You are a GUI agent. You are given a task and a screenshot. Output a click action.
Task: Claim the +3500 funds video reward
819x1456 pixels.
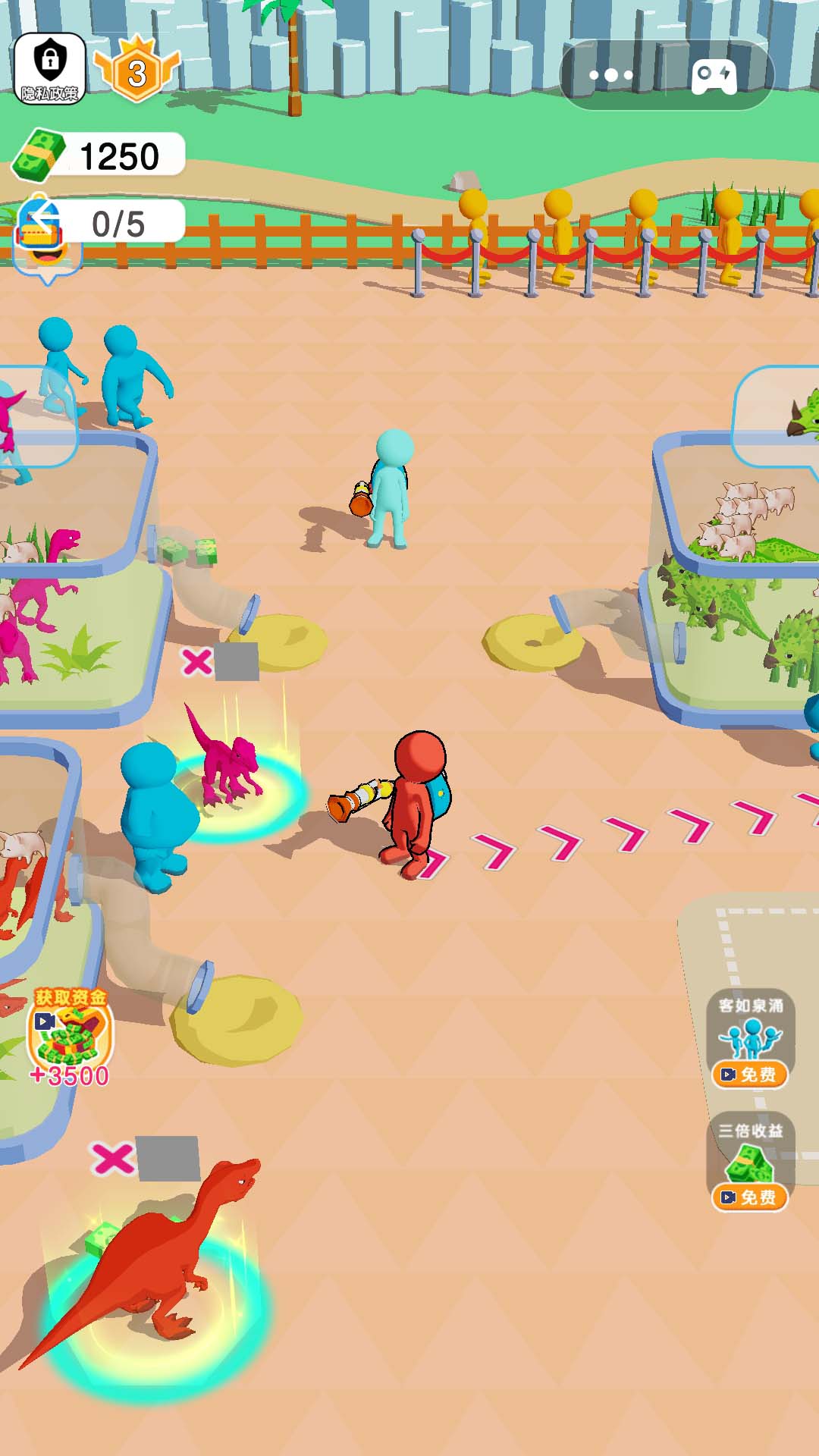point(70,1035)
